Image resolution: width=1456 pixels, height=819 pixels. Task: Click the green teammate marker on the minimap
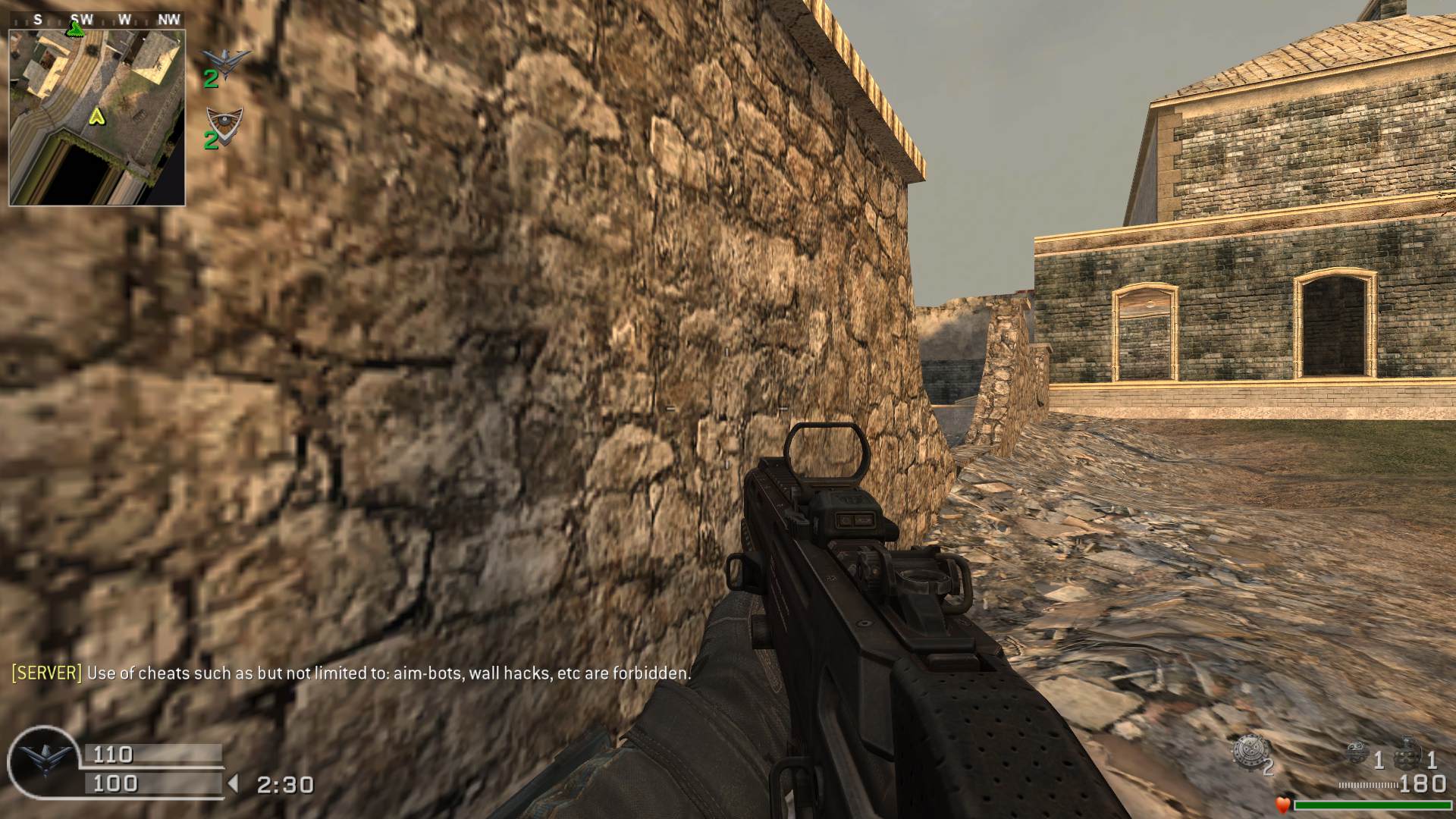[x=75, y=30]
